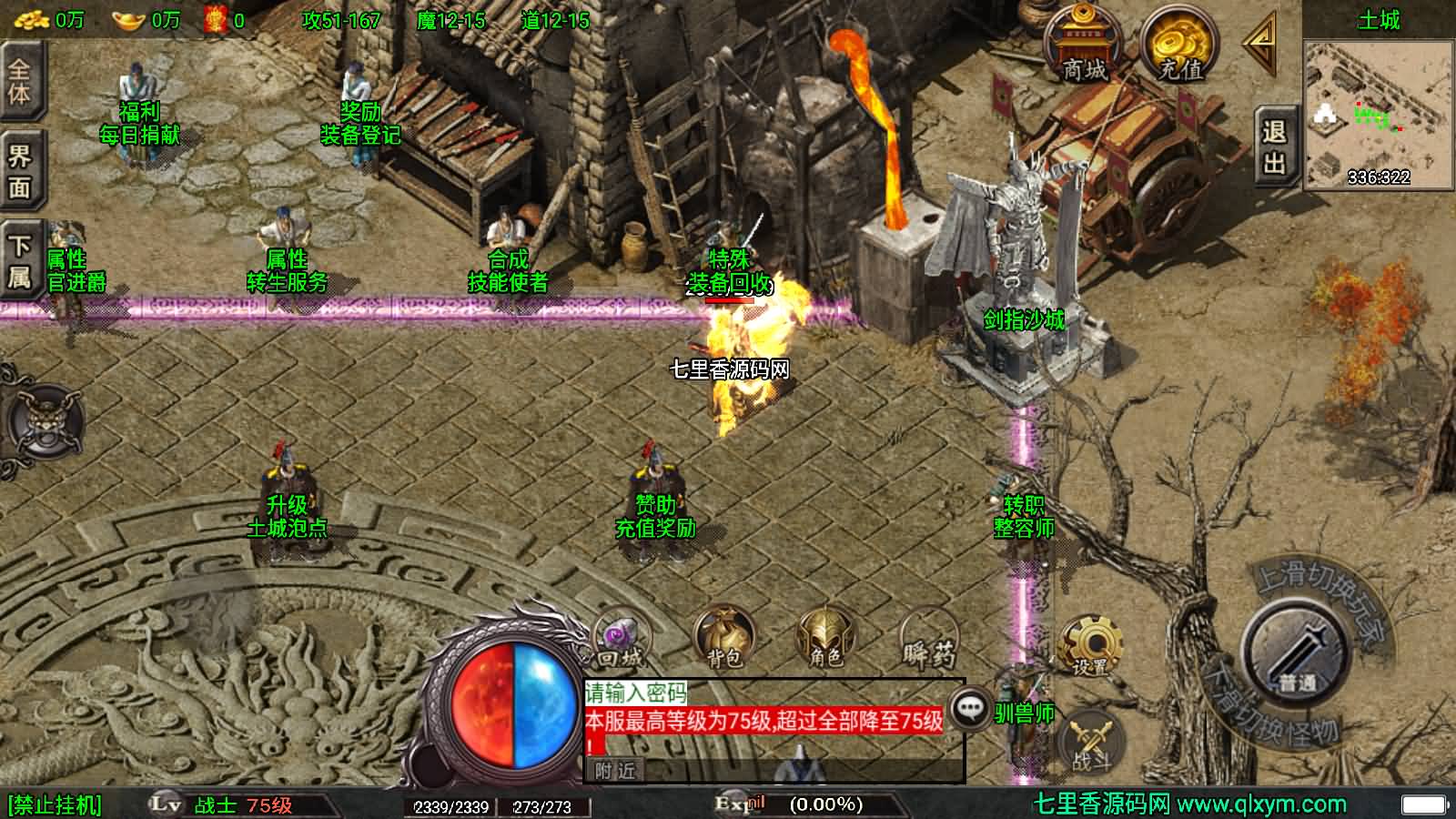
Task: Select the 全体 tab
Action: [x=19, y=81]
